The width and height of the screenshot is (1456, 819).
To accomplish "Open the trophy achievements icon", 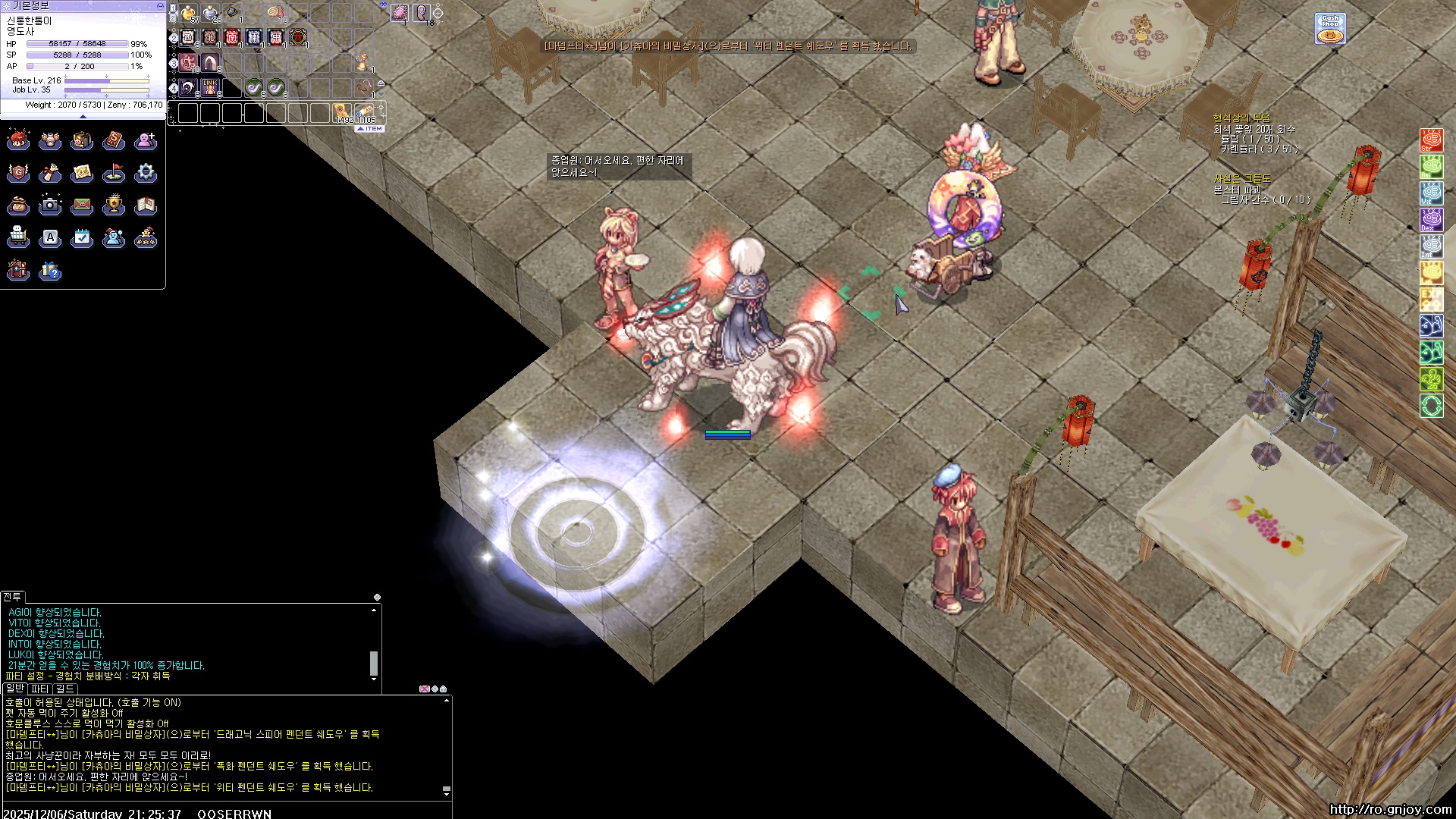I will [x=114, y=205].
